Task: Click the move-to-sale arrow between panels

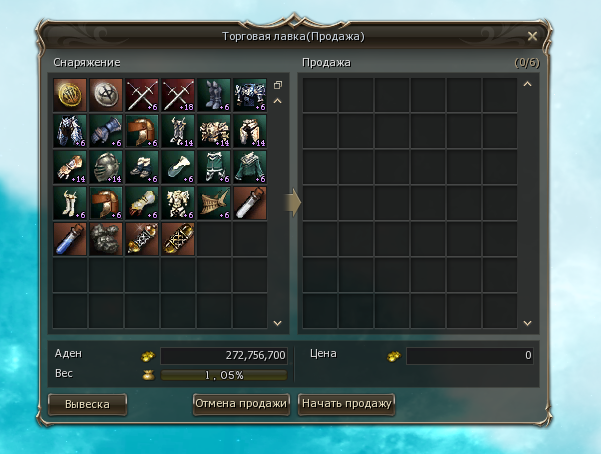Action: click(292, 204)
